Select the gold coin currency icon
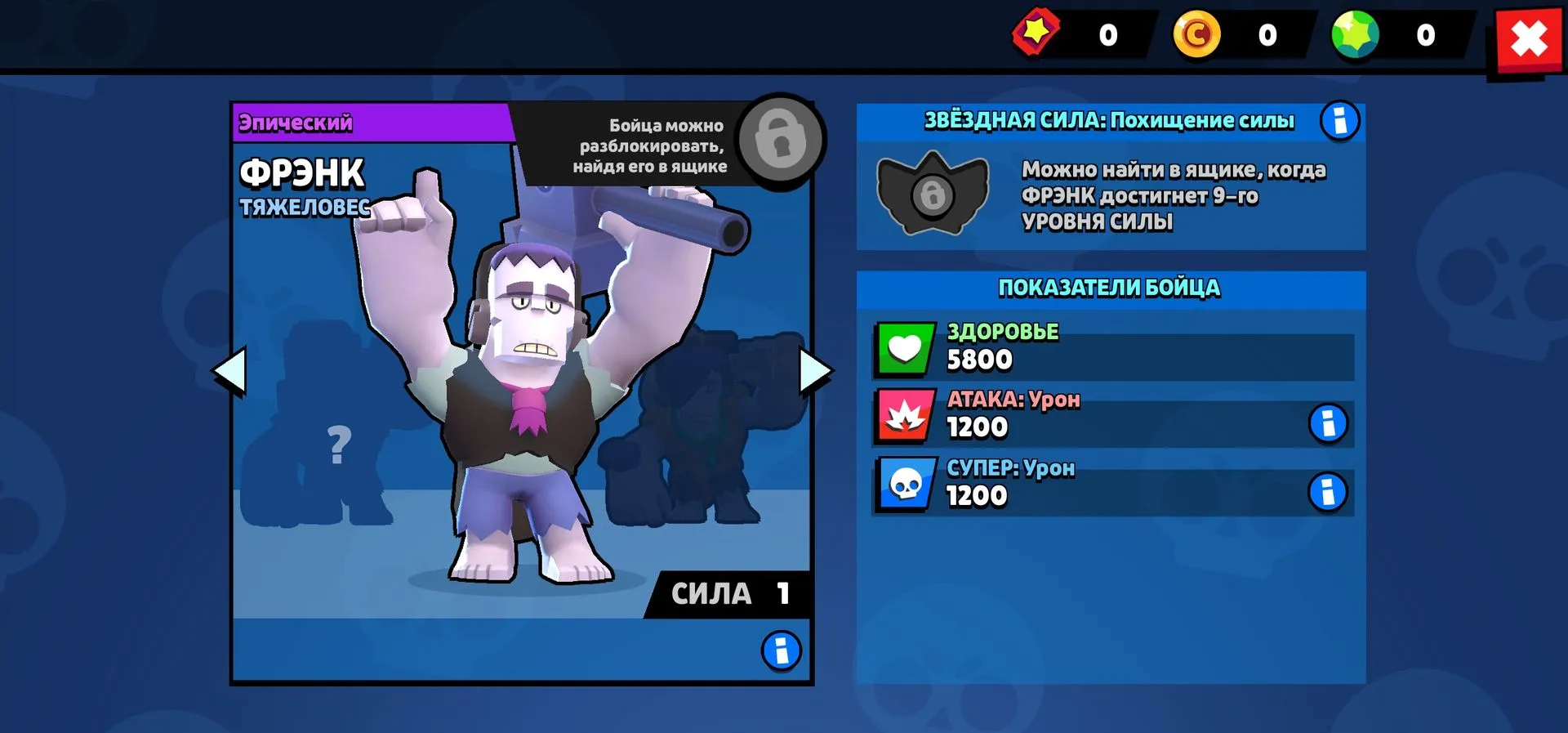Screen dimensions: 1568x733 point(1196,35)
